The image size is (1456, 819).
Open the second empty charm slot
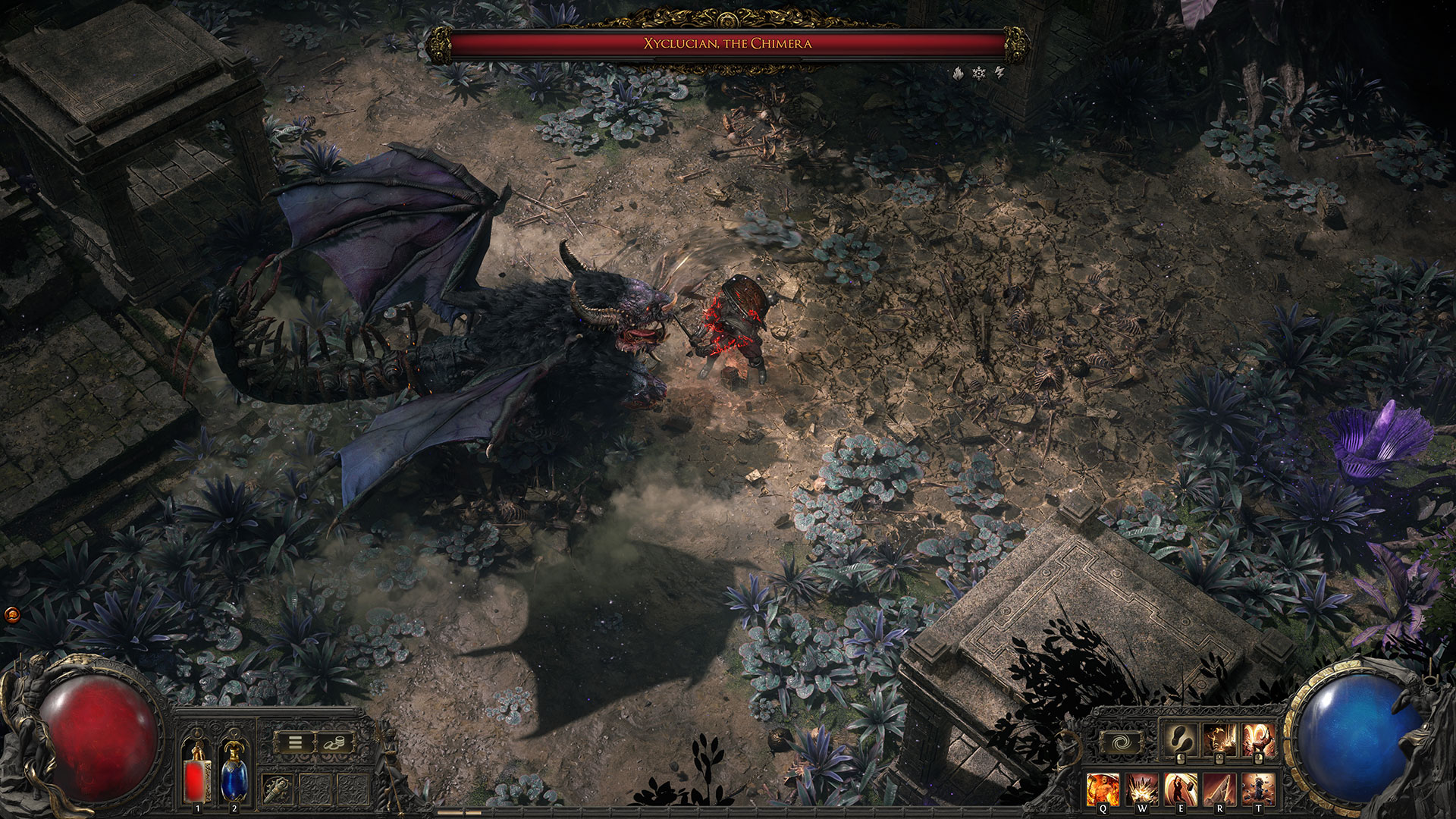click(x=353, y=789)
